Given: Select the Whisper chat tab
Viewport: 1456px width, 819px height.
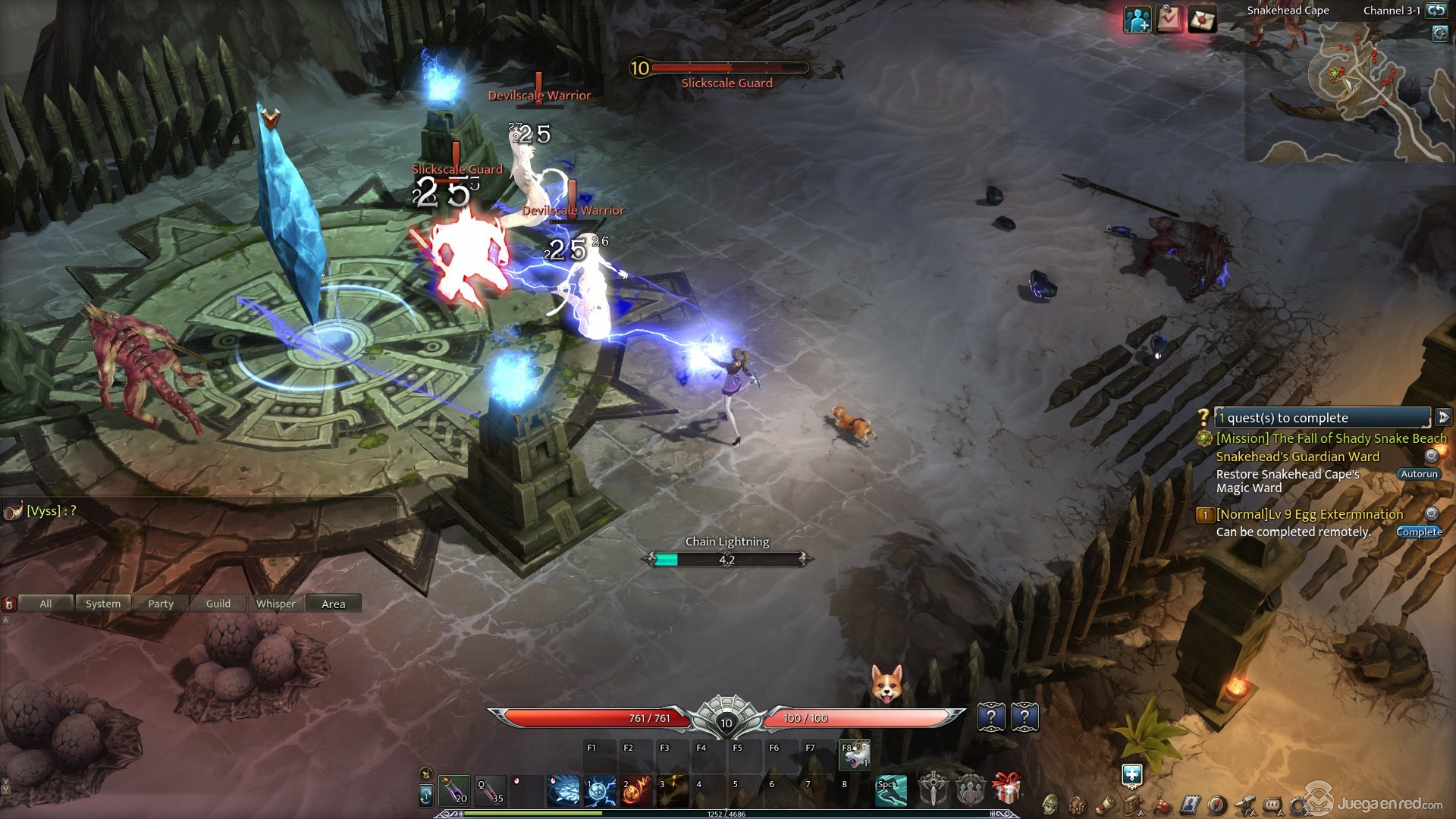Looking at the screenshot, I should (x=275, y=604).
